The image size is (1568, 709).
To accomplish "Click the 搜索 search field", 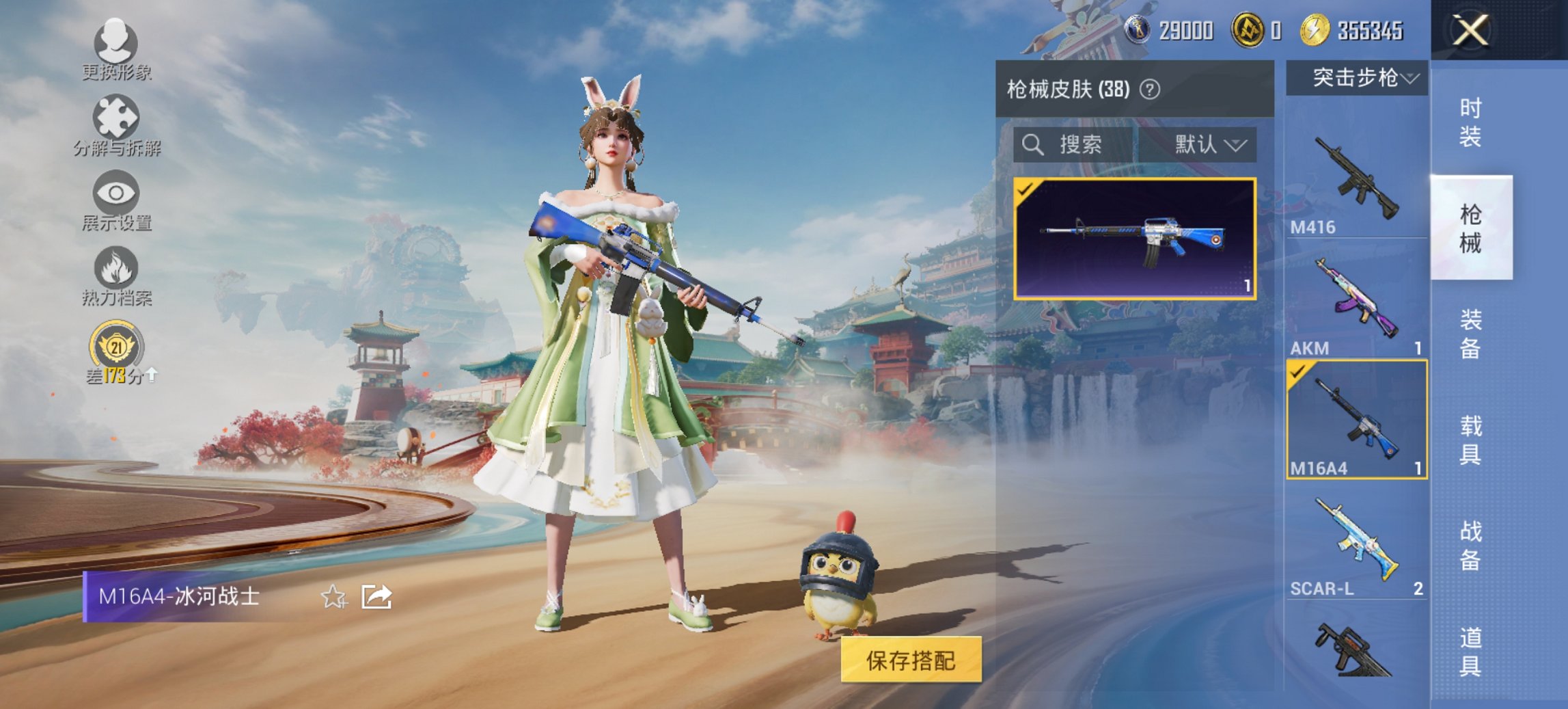I will click(1079, 146).
